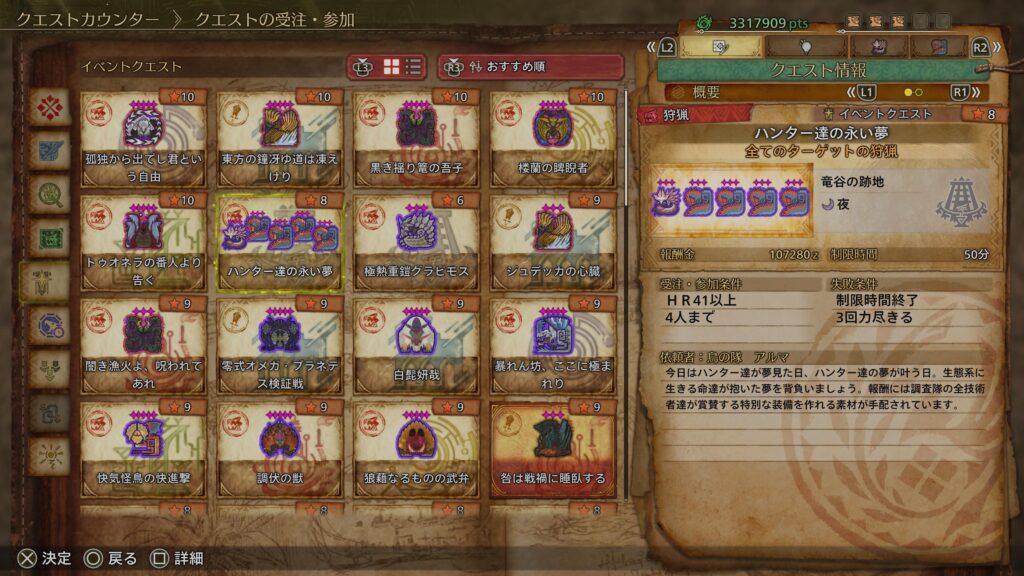The image size is (1024, 576).
Task: Open the quest ジュデッカの心臓
Action: (x=552, y=242)
